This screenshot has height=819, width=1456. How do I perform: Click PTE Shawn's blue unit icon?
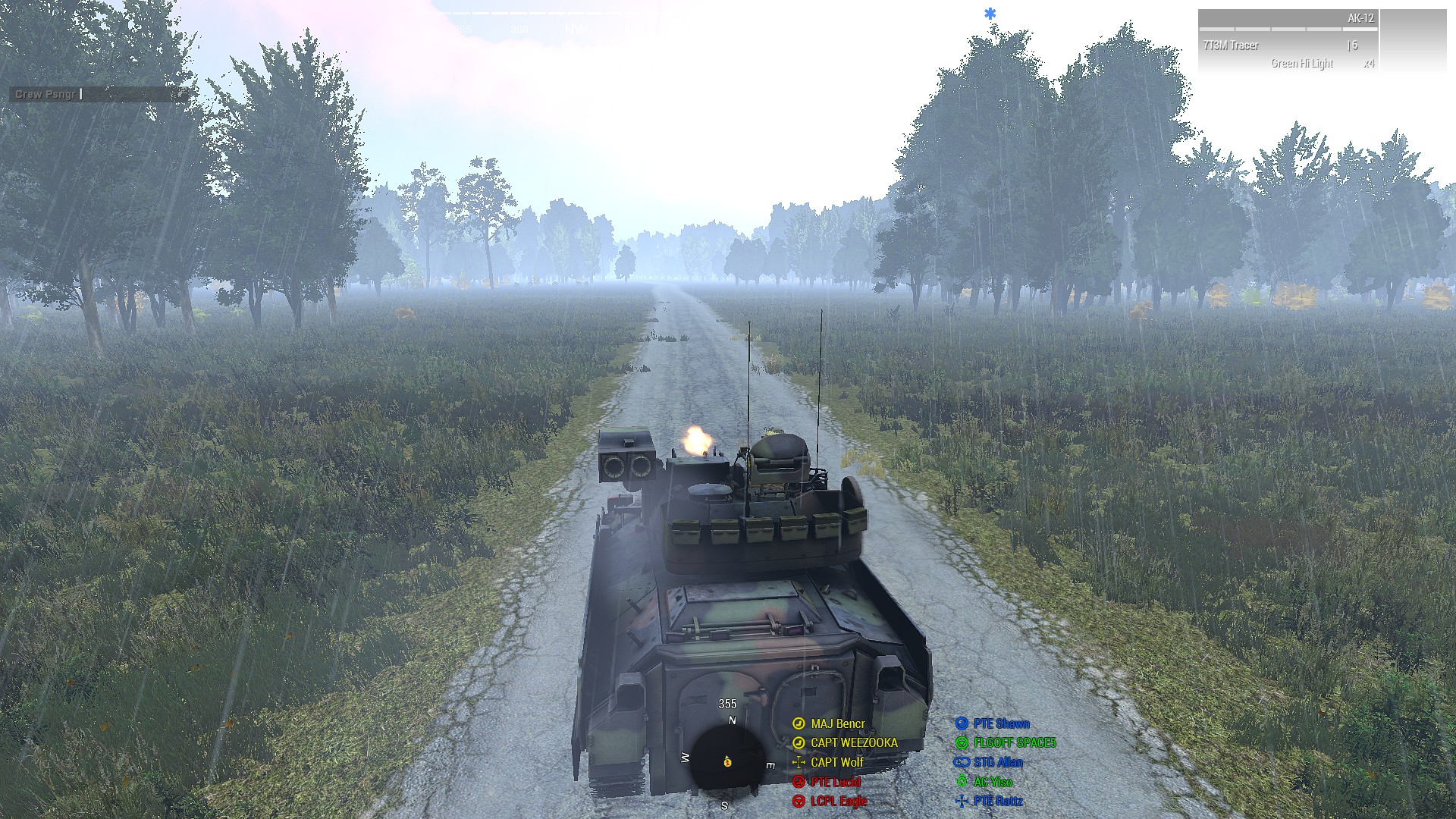tap(960, 724)
